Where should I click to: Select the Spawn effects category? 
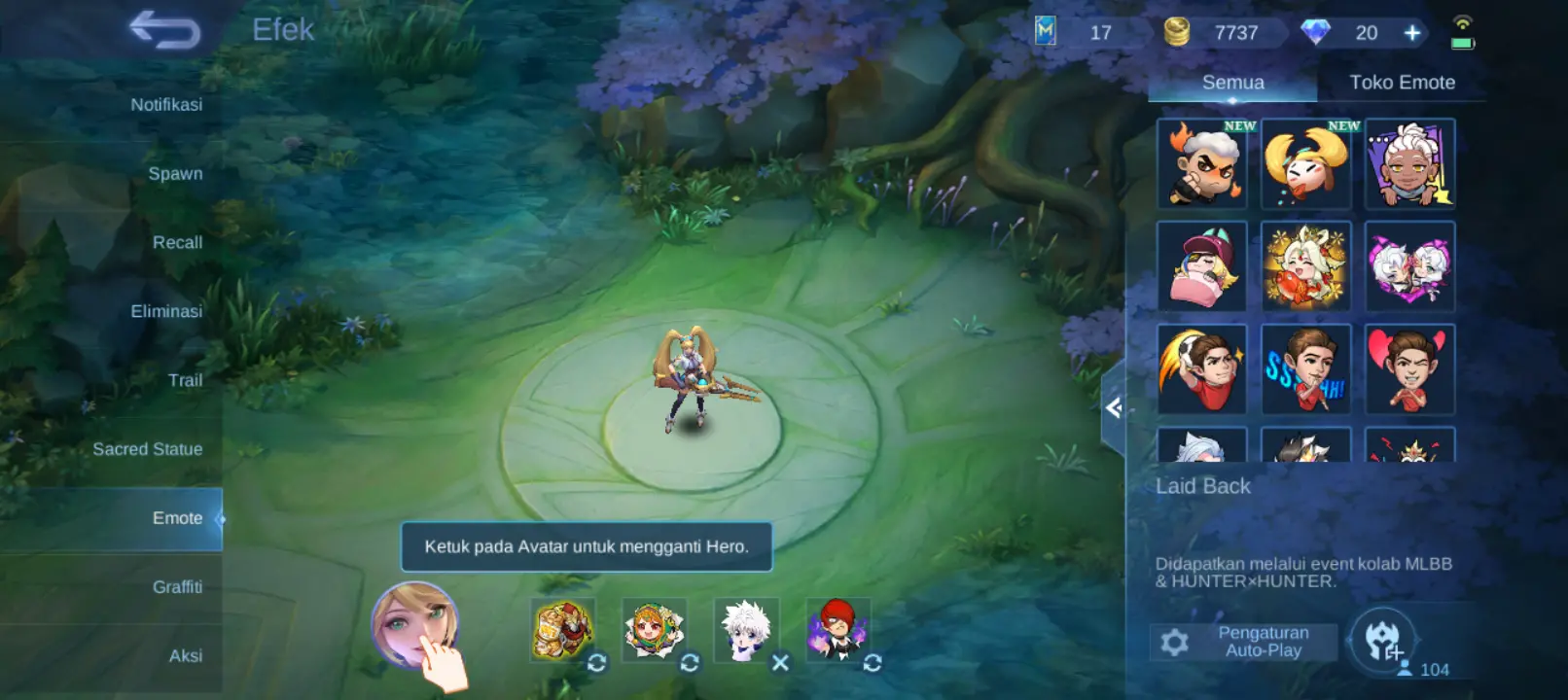[175, 173]
